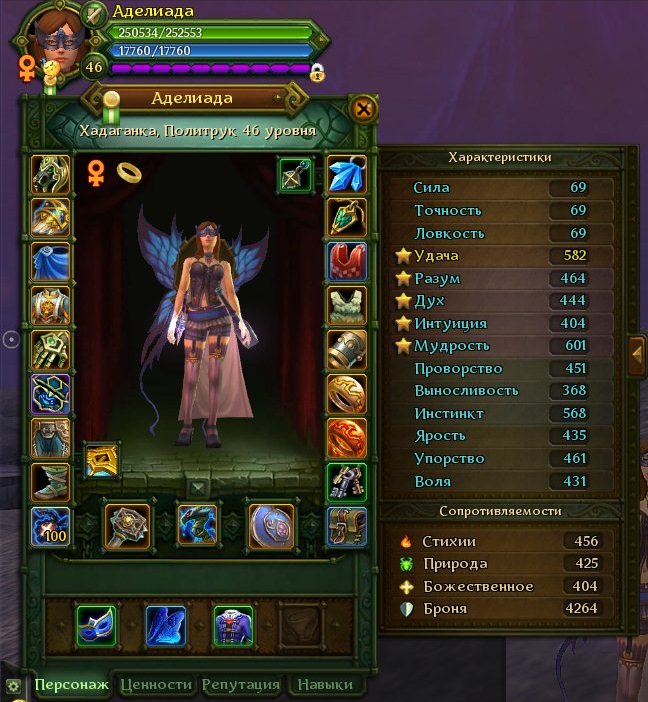The width and height of the screenshot is (648, 702).
Task: Collapse the stats panel with the side arrow
Action: (x=636, y=353)
